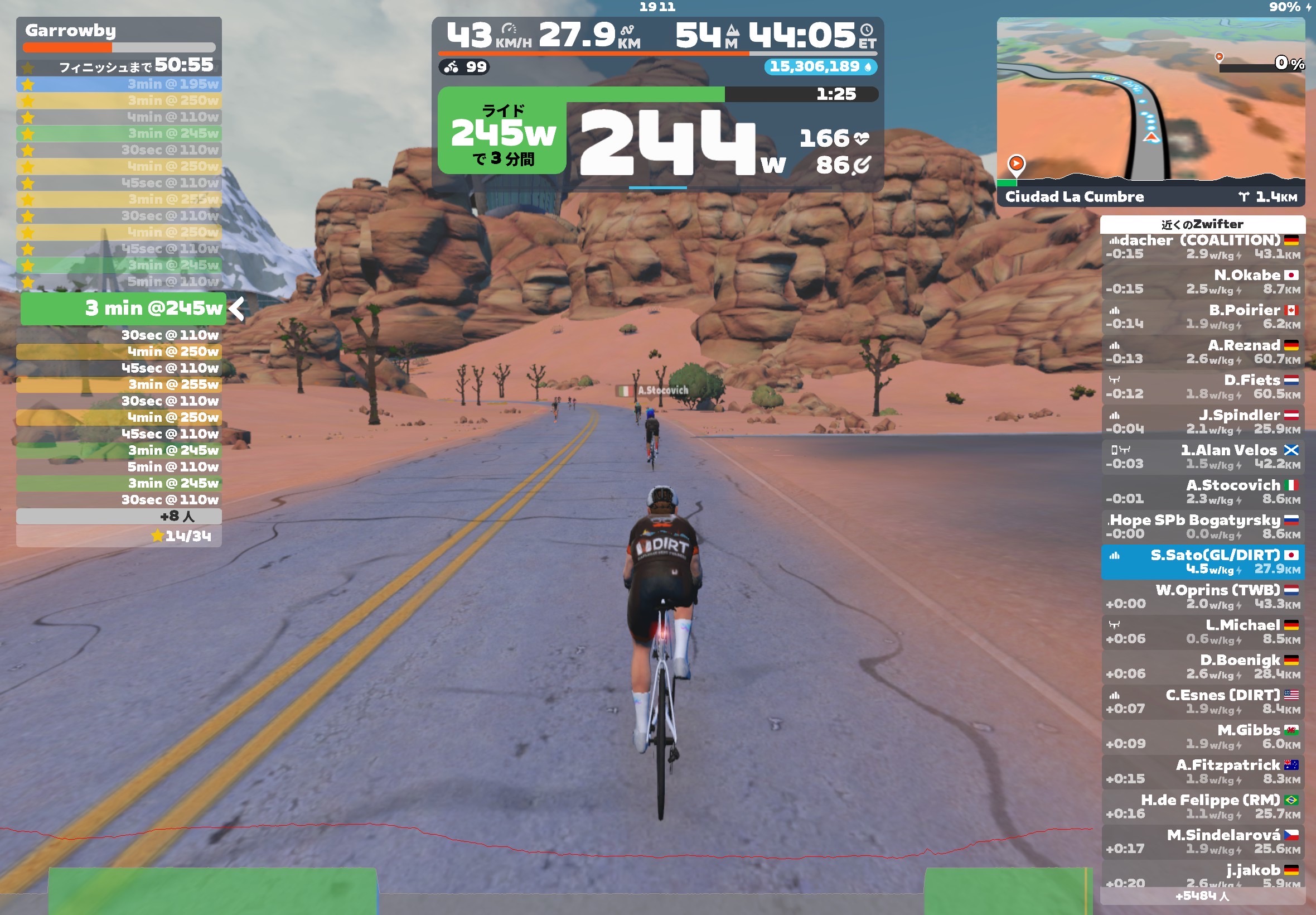Viewport: 1316px width, 915px height.
Task: Choose B.Poirier from the nearby Zwifters
Action: 1202,317
